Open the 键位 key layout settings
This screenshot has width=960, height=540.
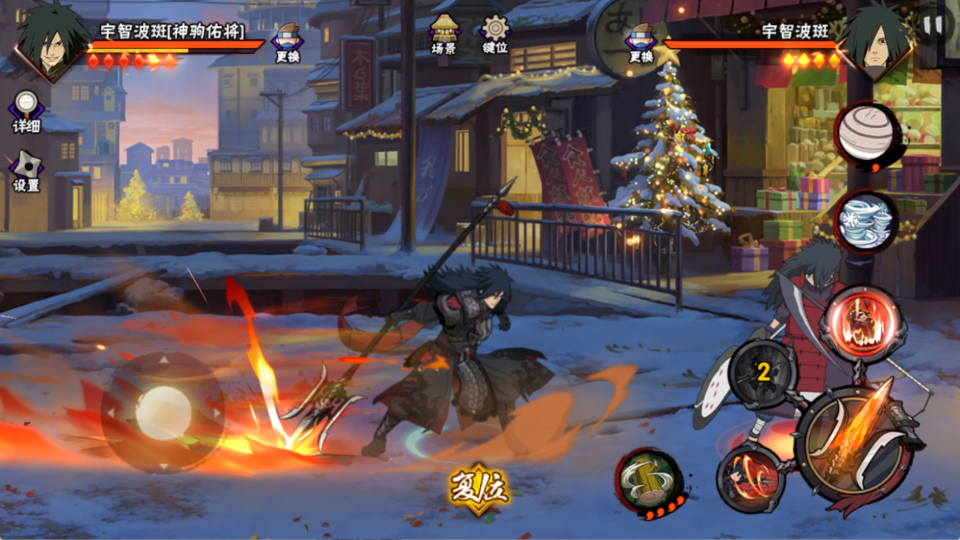(494, 34)
